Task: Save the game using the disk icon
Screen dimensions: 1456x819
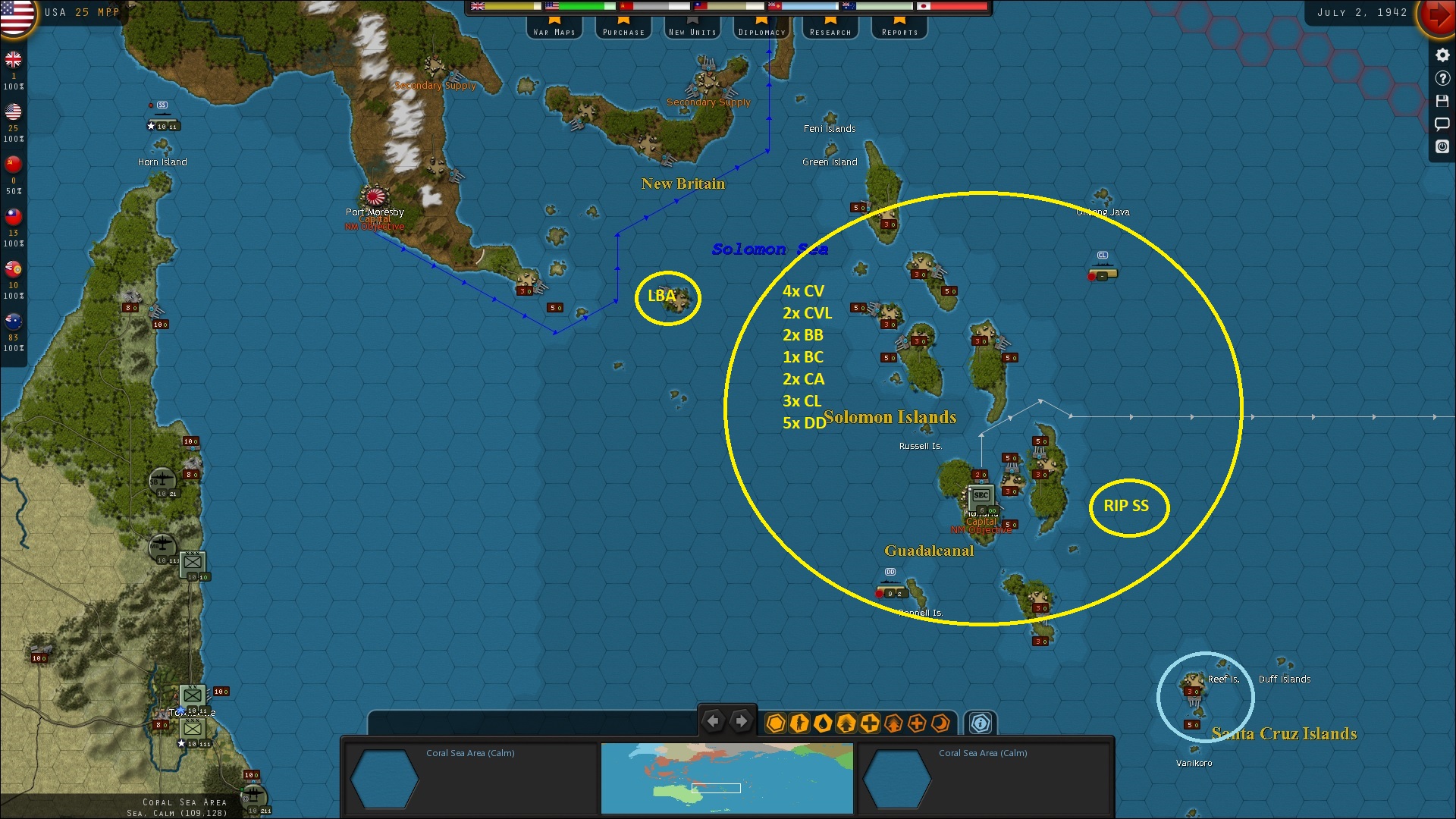Action: [x=1442, y=100]
